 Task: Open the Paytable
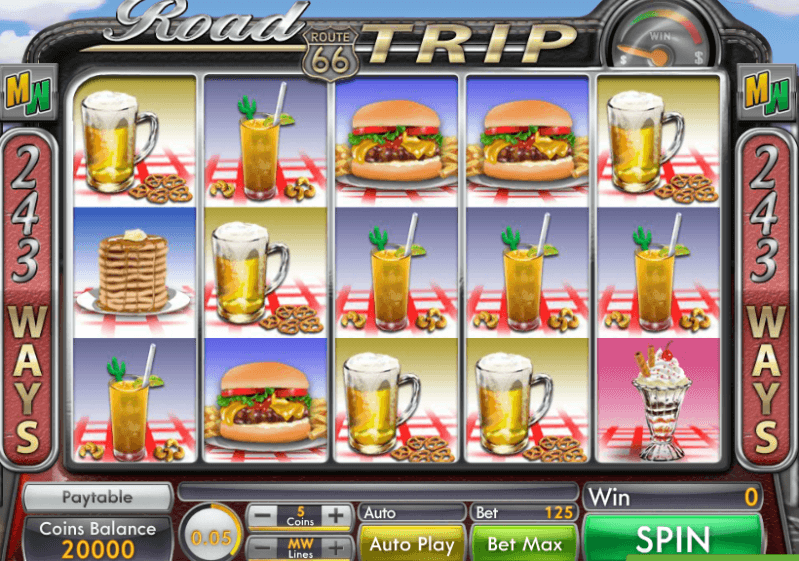97,497
